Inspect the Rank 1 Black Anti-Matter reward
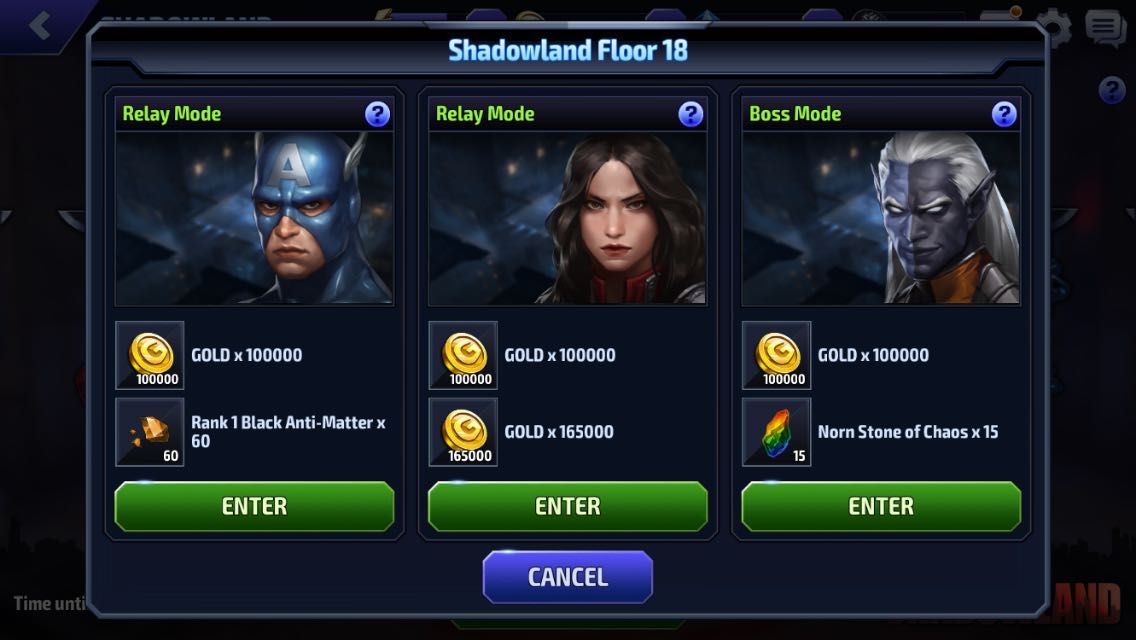 click(x=150, y=432)
